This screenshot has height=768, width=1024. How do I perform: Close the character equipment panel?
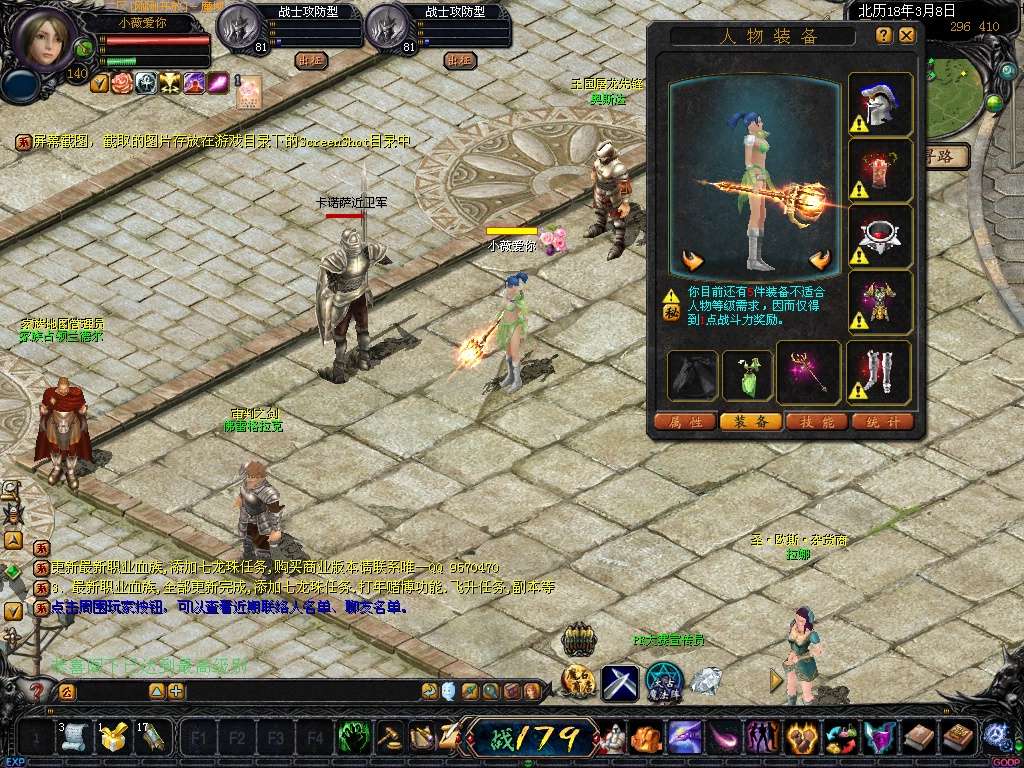tap(906, 35)
